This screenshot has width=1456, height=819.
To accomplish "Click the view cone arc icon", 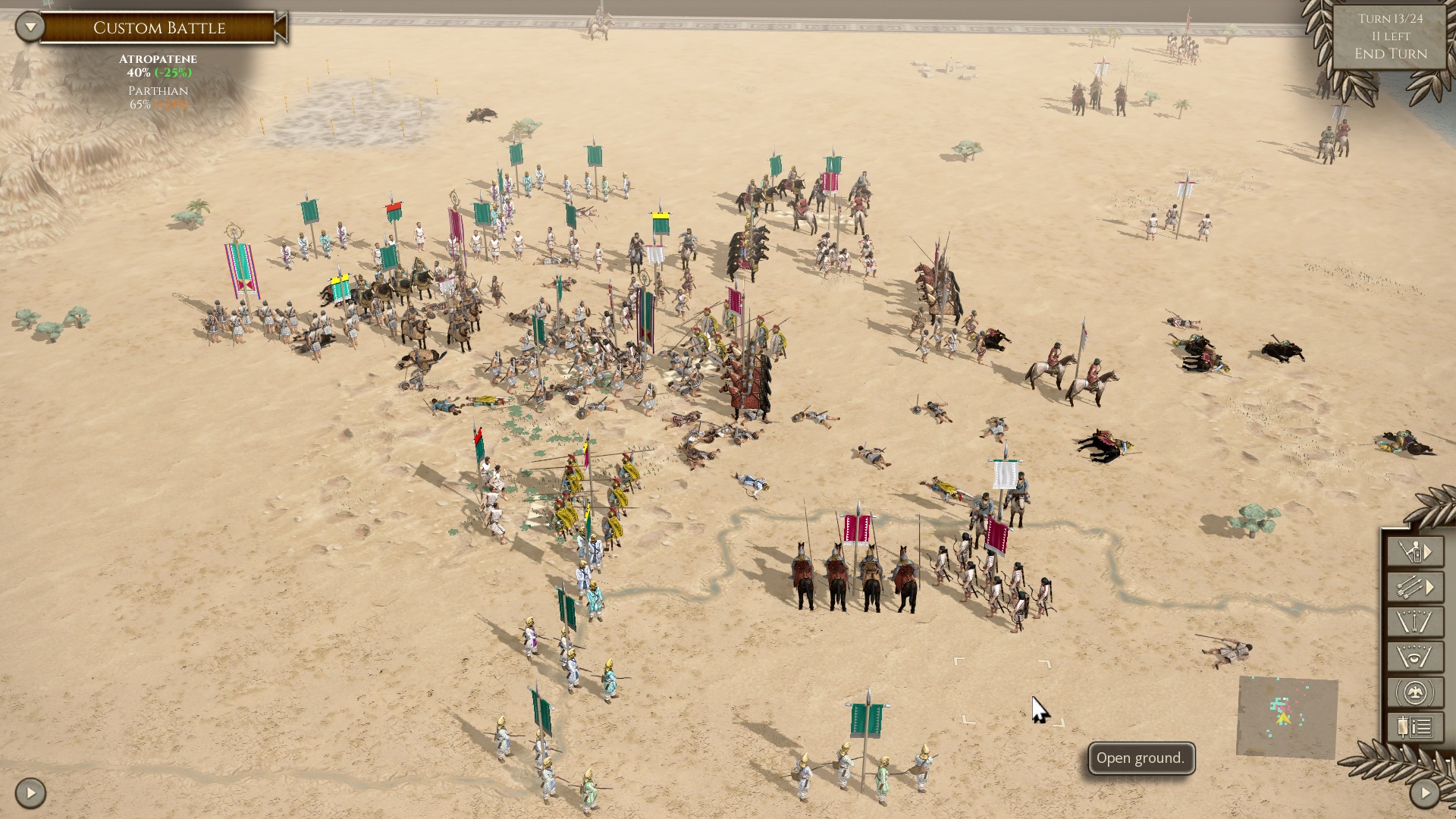I will (1414, 620).
